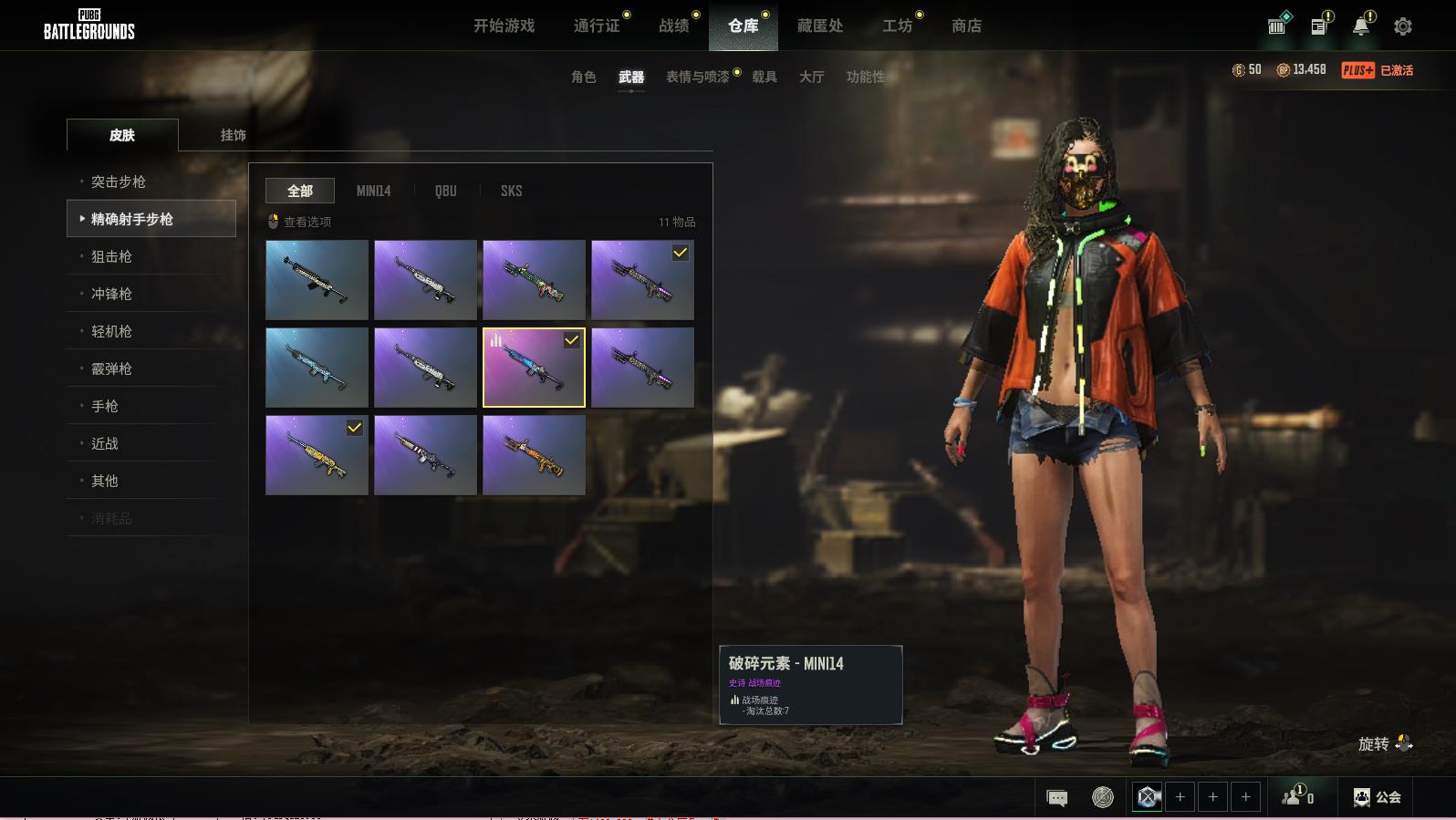Image resolution: width=1456 pixels, height=820 pixels.
Task: Switch to 载具 vehicle sub-tab
Action: pyautogui.click(x=764, y=78)
